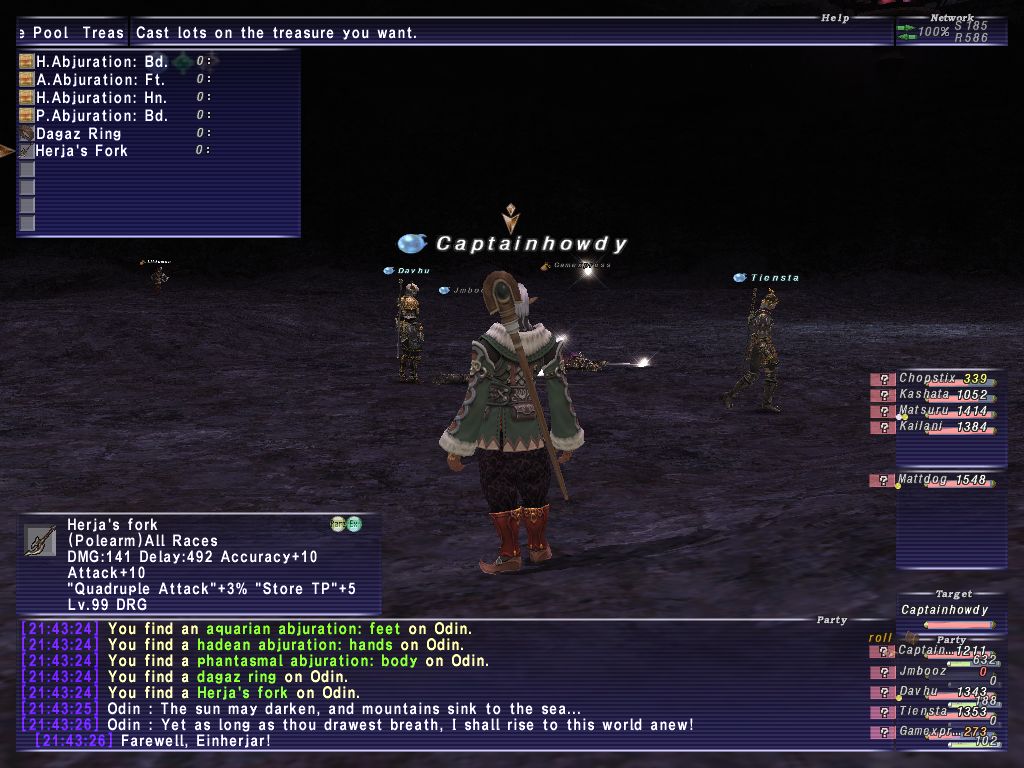Click the Herja's fork item icon
This screenshot has width=1024, height=768.
[x=40, y=540]
